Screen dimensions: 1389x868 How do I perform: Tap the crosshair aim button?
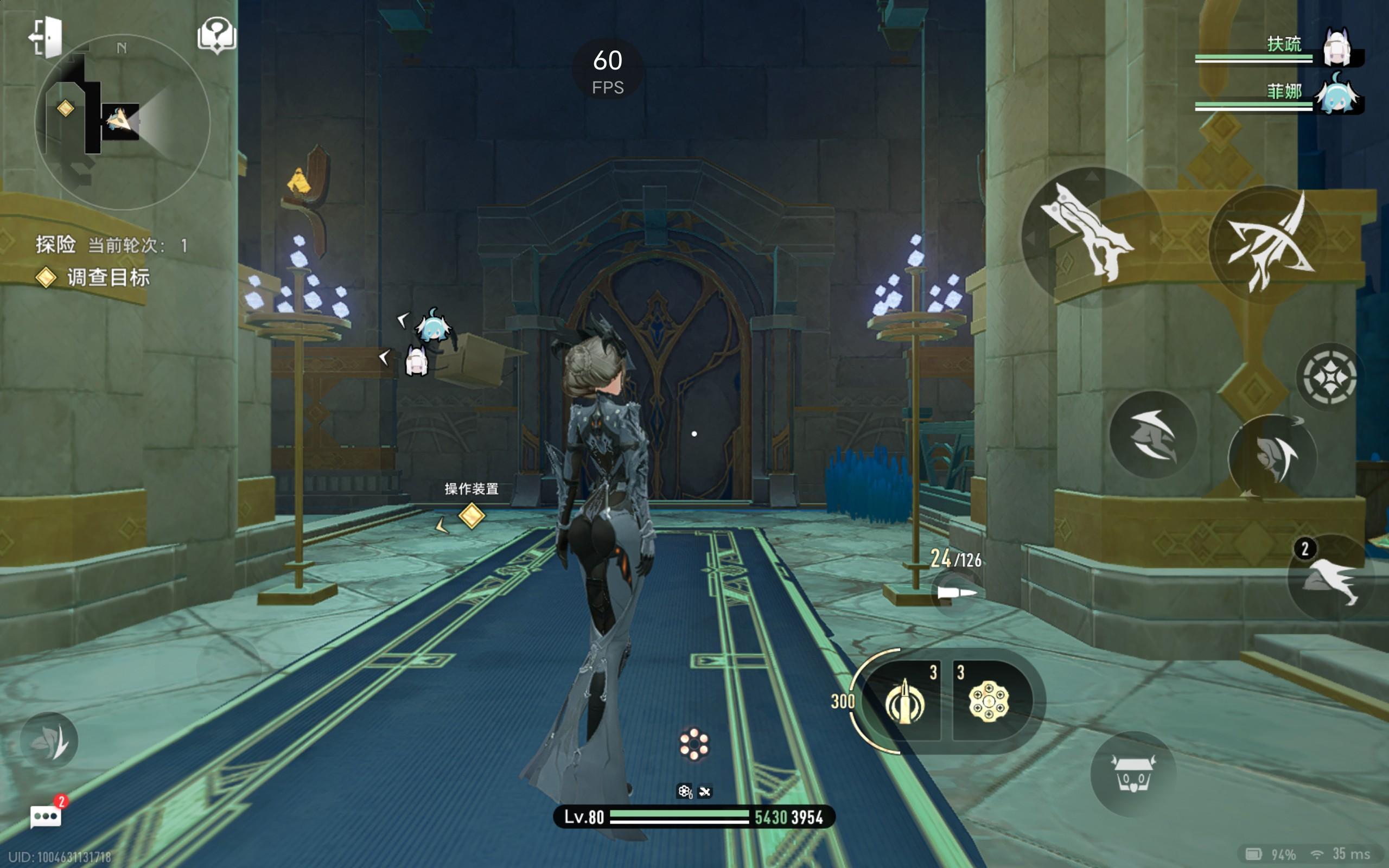coord(1329,378)
